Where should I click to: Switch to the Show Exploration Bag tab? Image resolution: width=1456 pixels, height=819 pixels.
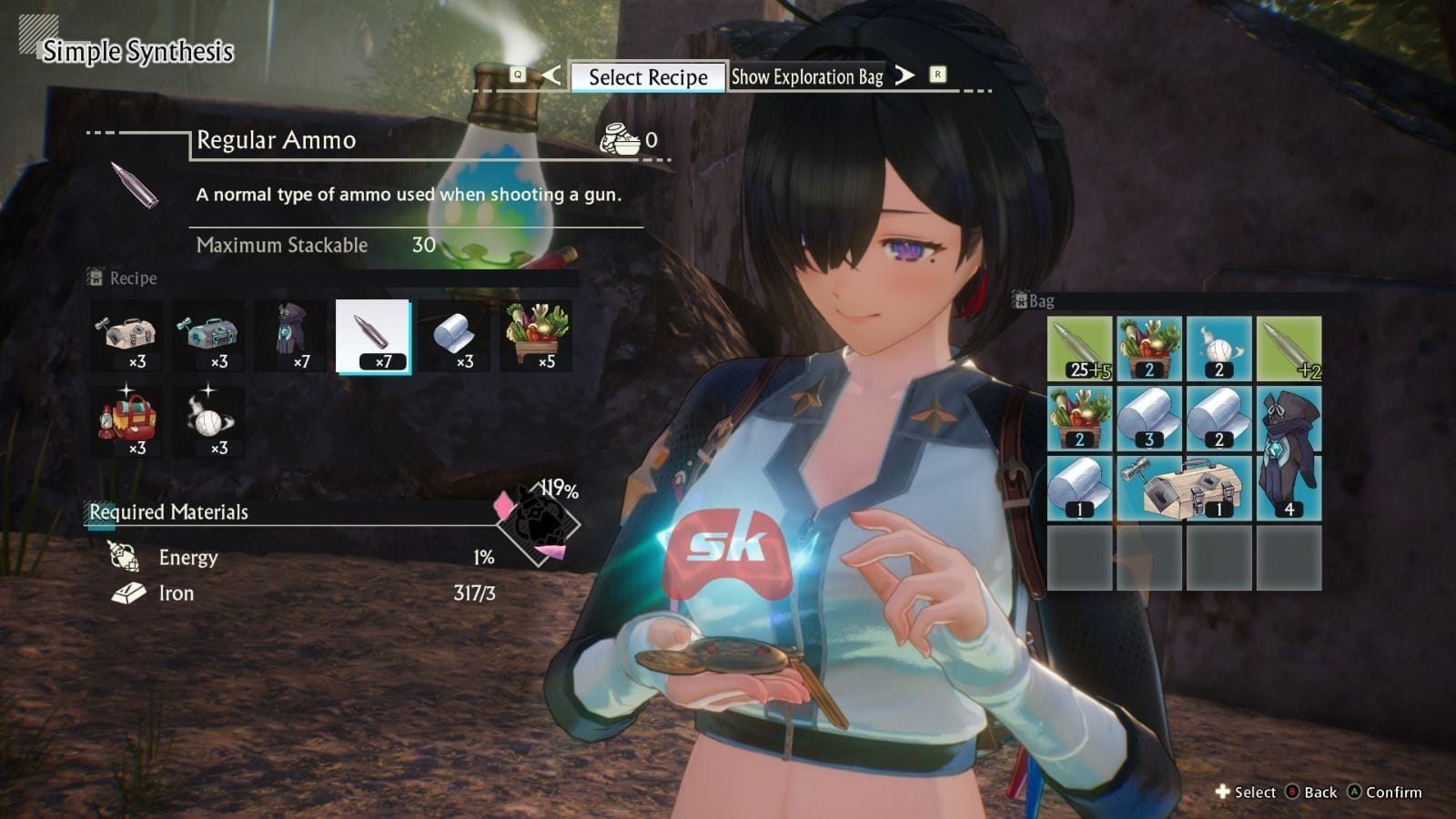point(806,77)
